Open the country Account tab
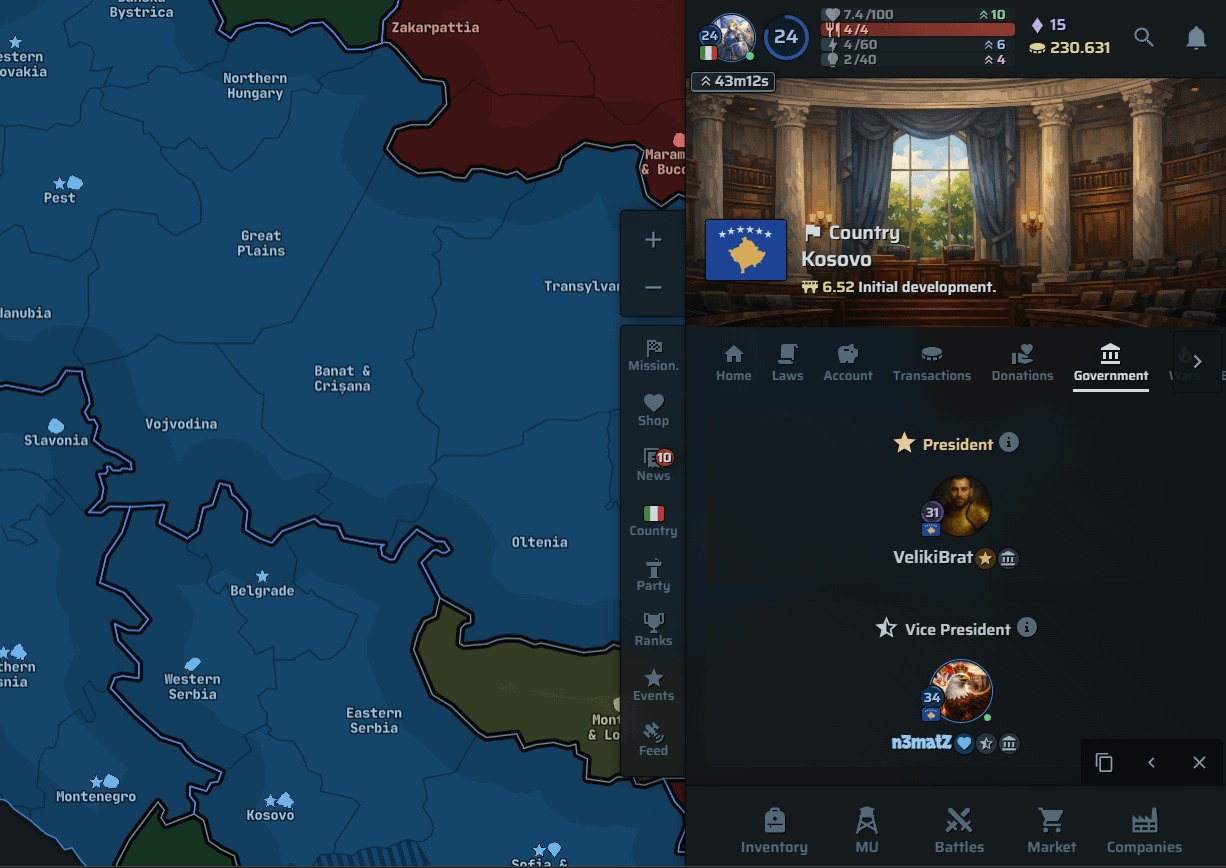Viewport: 1226px width, 868px height. (848, 362)
